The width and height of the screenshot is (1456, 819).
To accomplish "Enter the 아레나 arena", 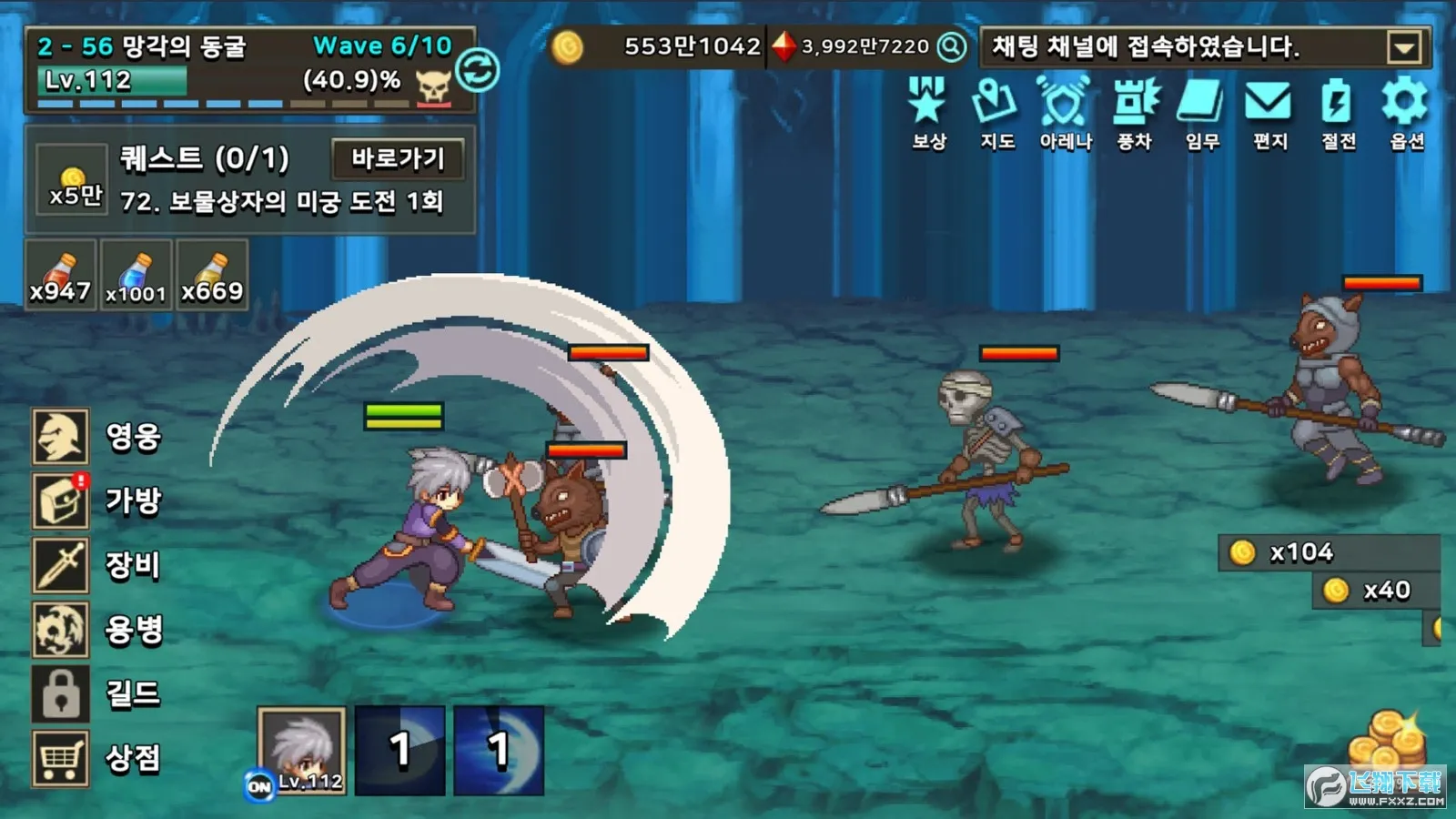I will tap(1065, 112).
